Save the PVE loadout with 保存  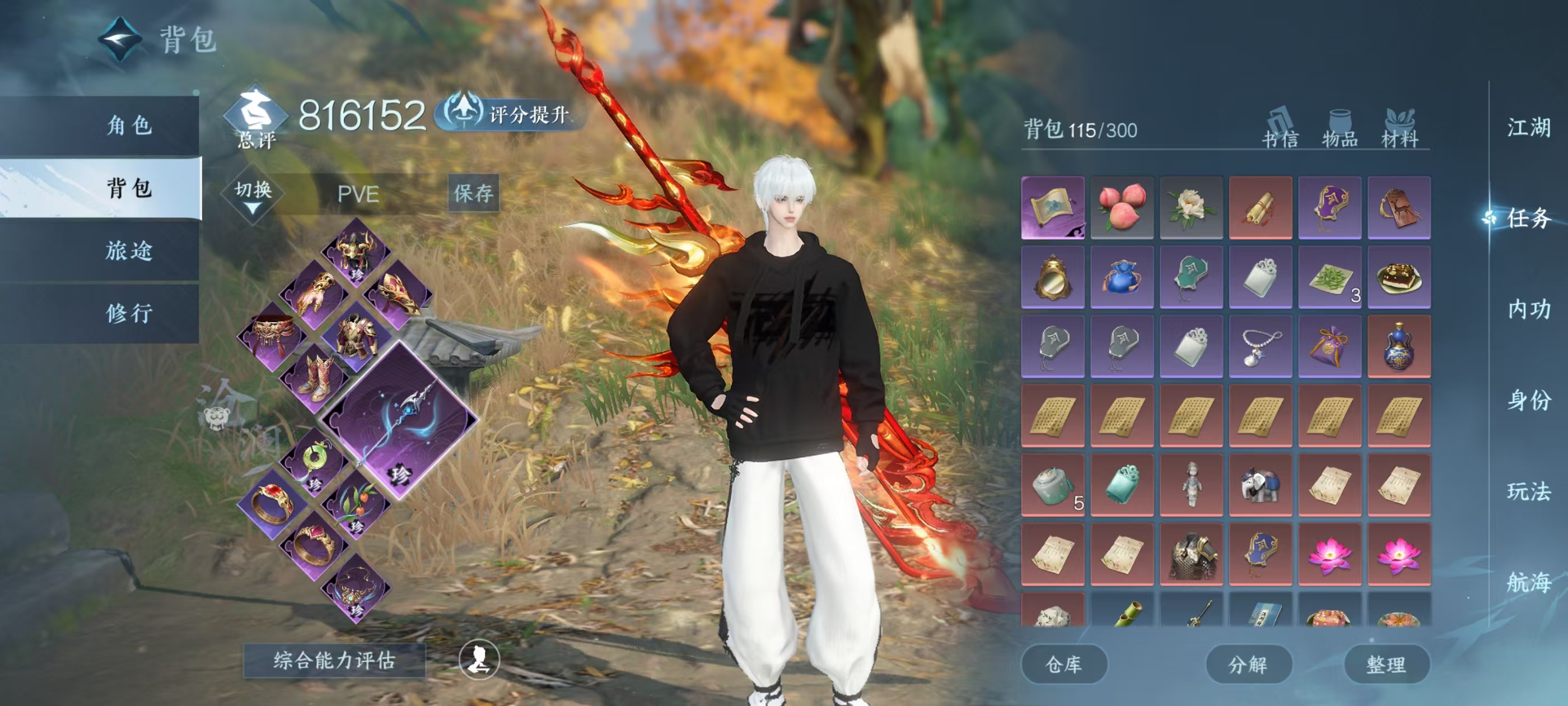point(473,194)
